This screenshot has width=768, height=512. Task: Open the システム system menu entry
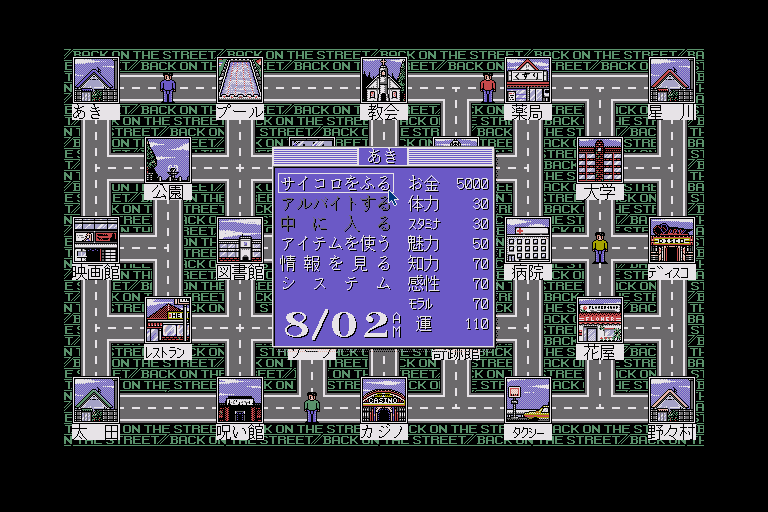click(335, 284)
